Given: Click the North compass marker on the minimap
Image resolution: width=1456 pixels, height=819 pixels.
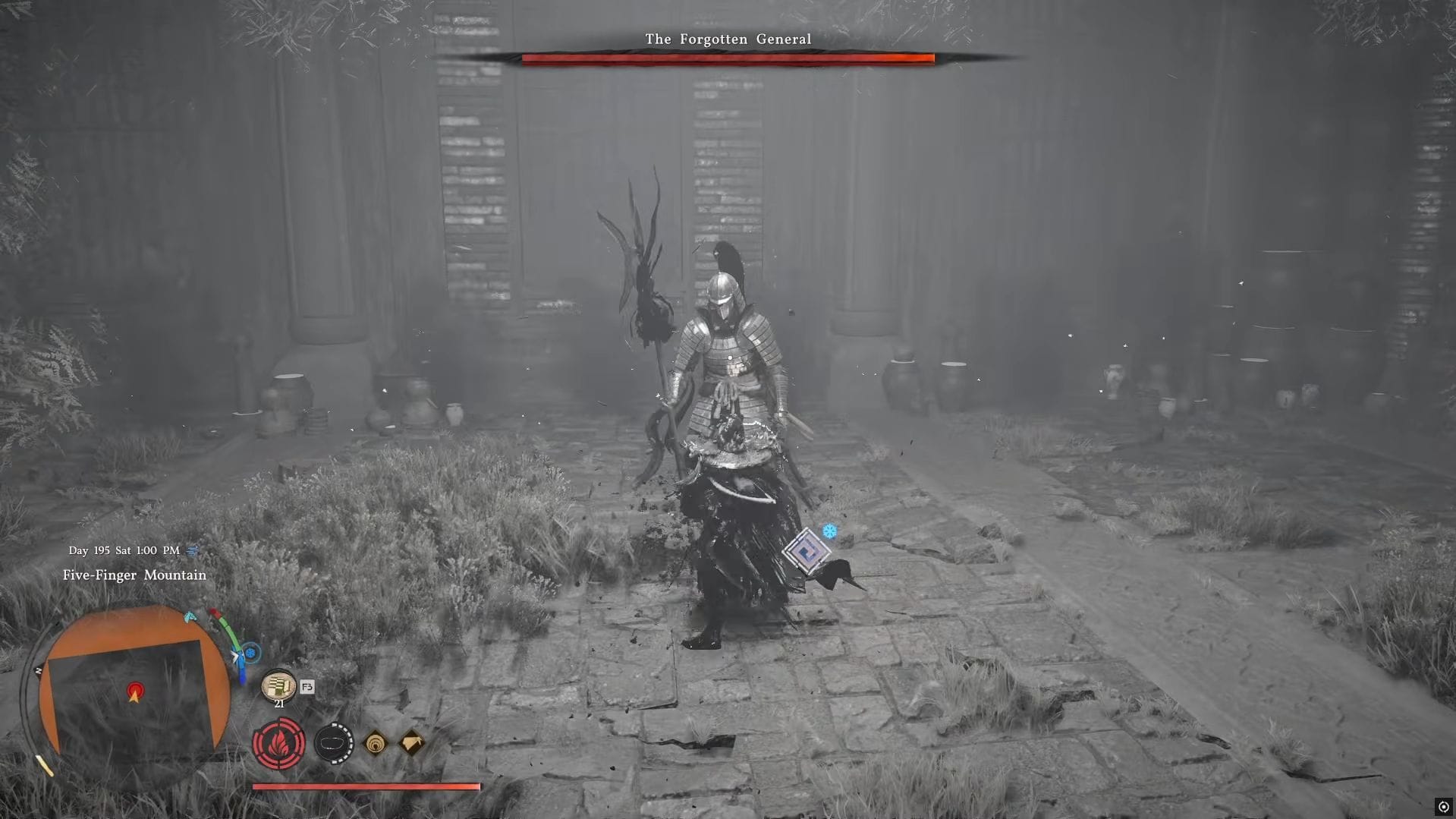Looking at the screenshot, I should click(x=38, y=669).
